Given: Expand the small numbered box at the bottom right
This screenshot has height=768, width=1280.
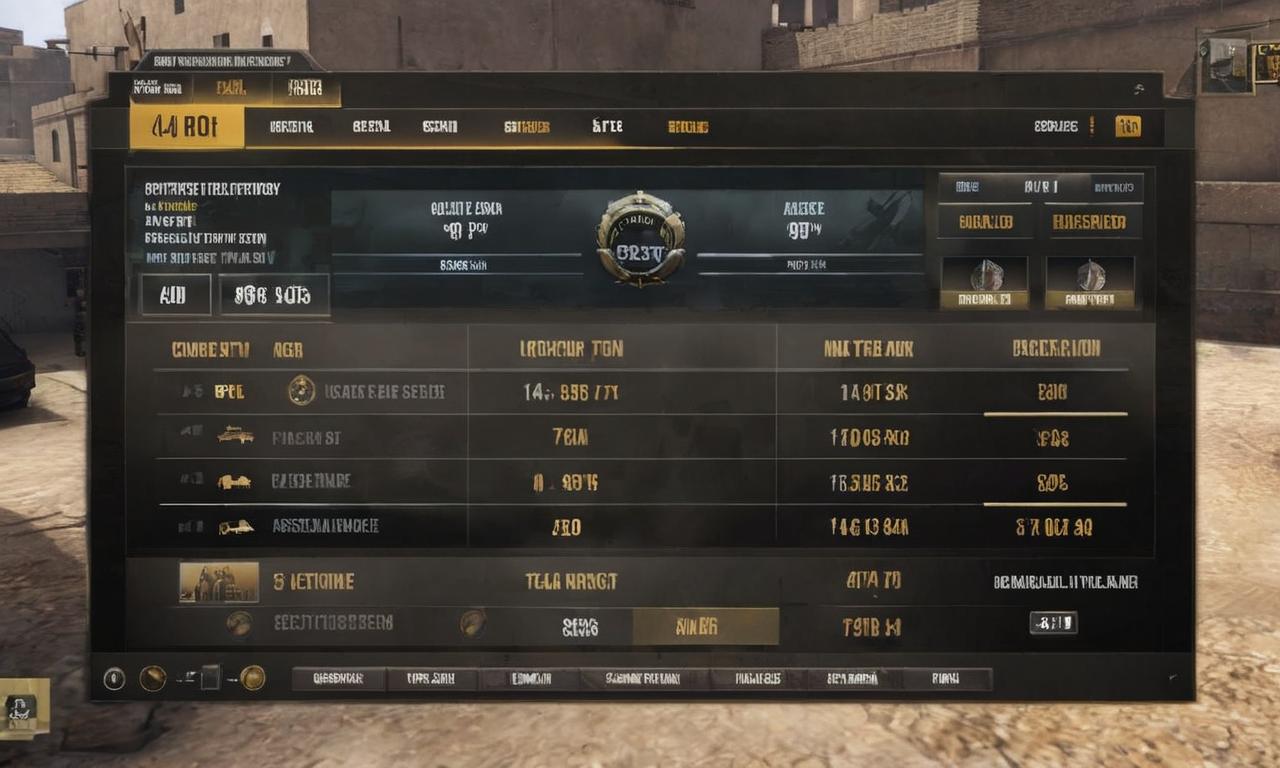Looking at the screenshot, I should [1056, 623].
